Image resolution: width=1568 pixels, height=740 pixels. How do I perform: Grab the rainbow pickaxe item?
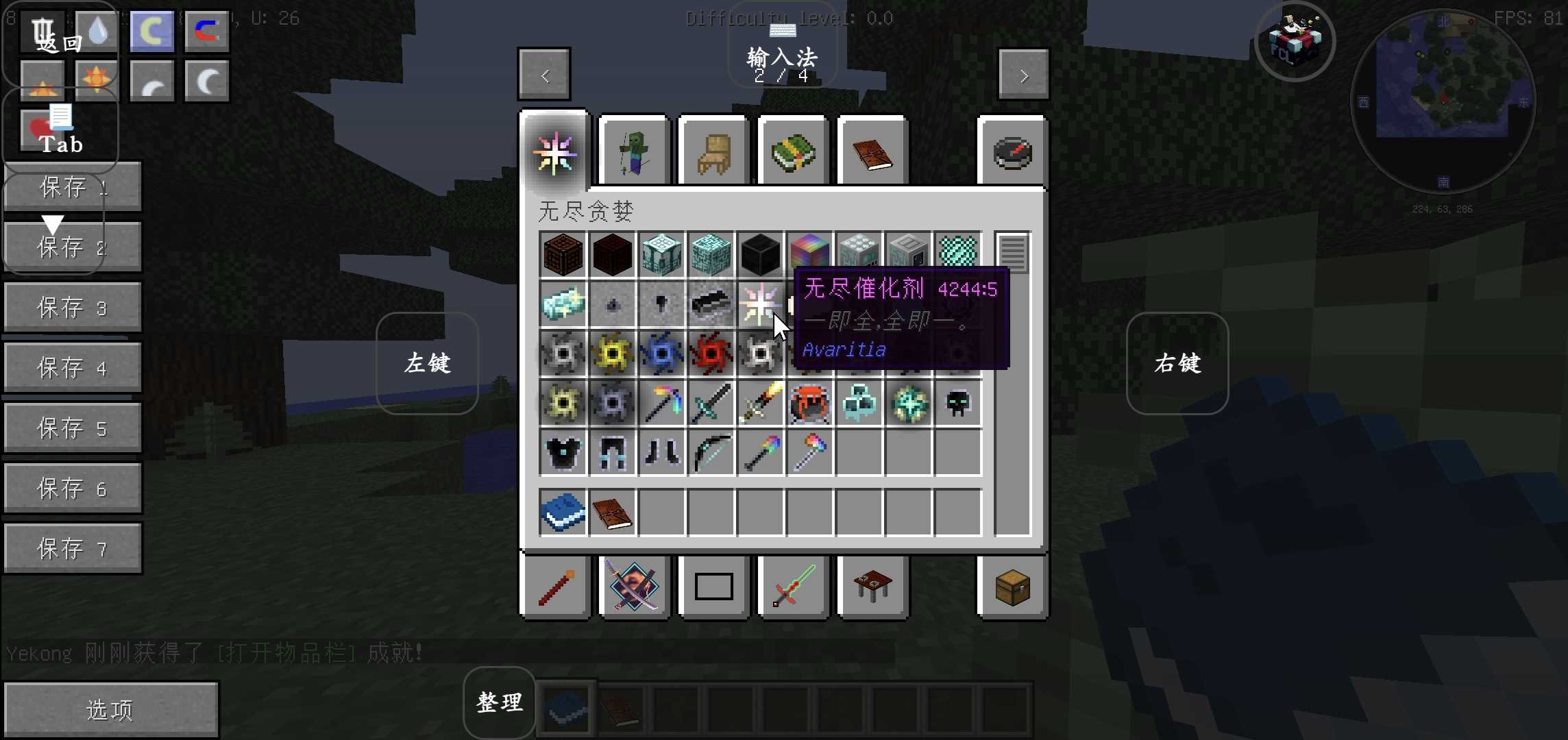point(661,404)
